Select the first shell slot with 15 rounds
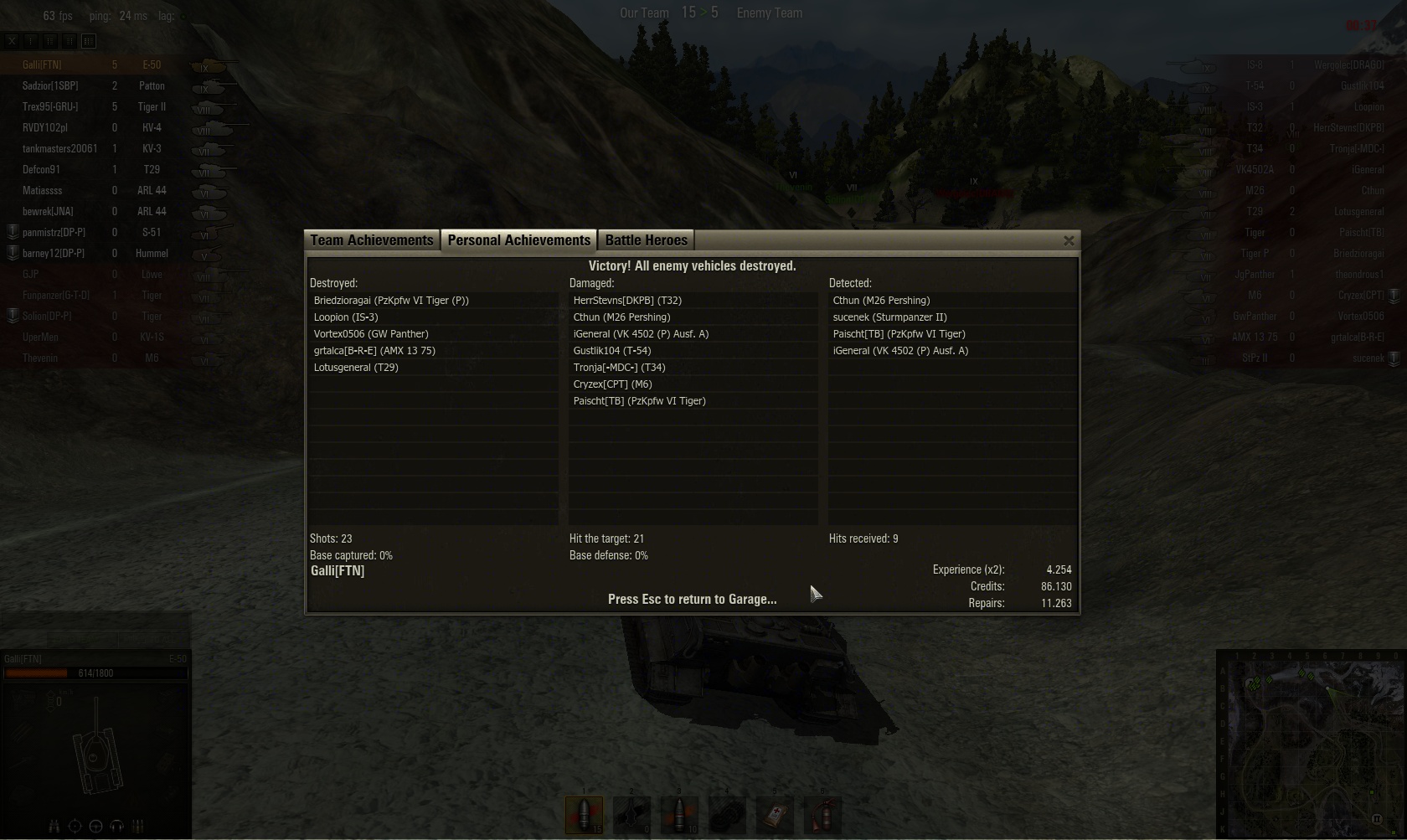This screenshot has height=840, width=1407. coord(584,814)
